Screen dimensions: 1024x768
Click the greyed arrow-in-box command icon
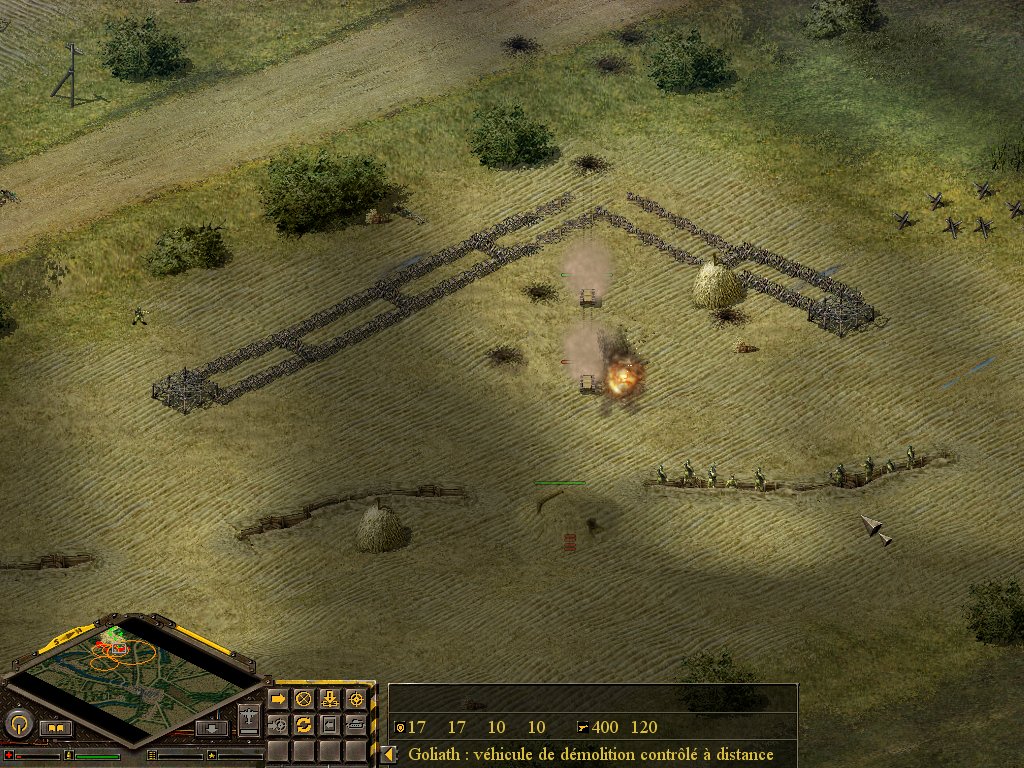coord(329,724)
